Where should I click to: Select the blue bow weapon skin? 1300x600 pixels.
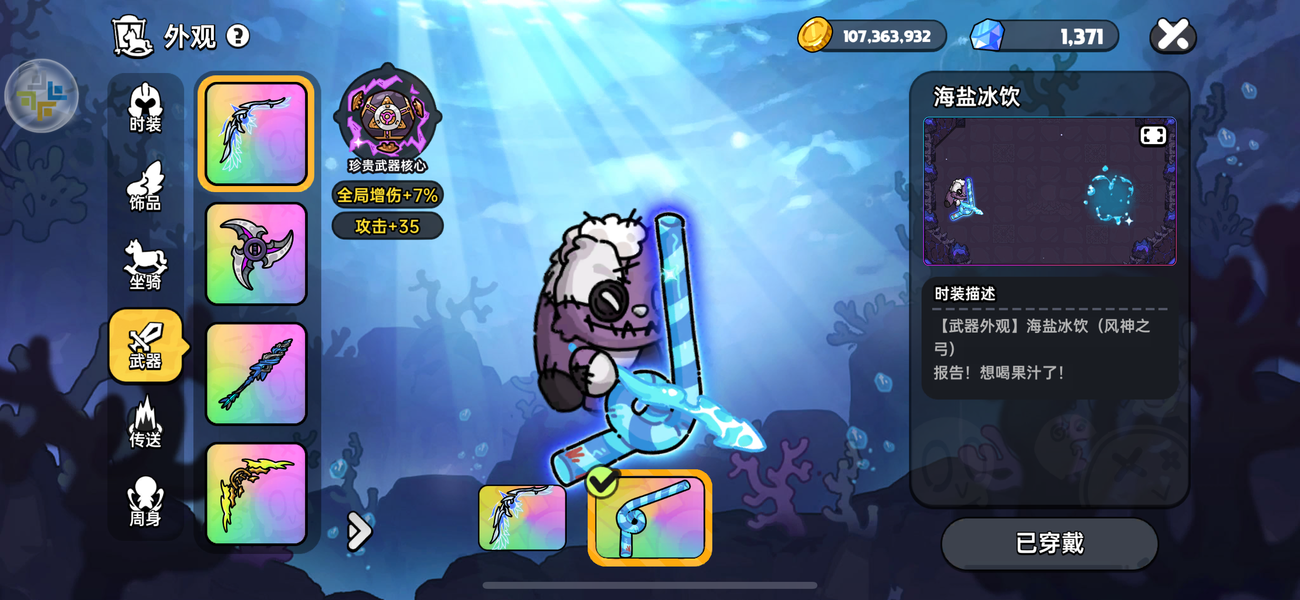256,134
